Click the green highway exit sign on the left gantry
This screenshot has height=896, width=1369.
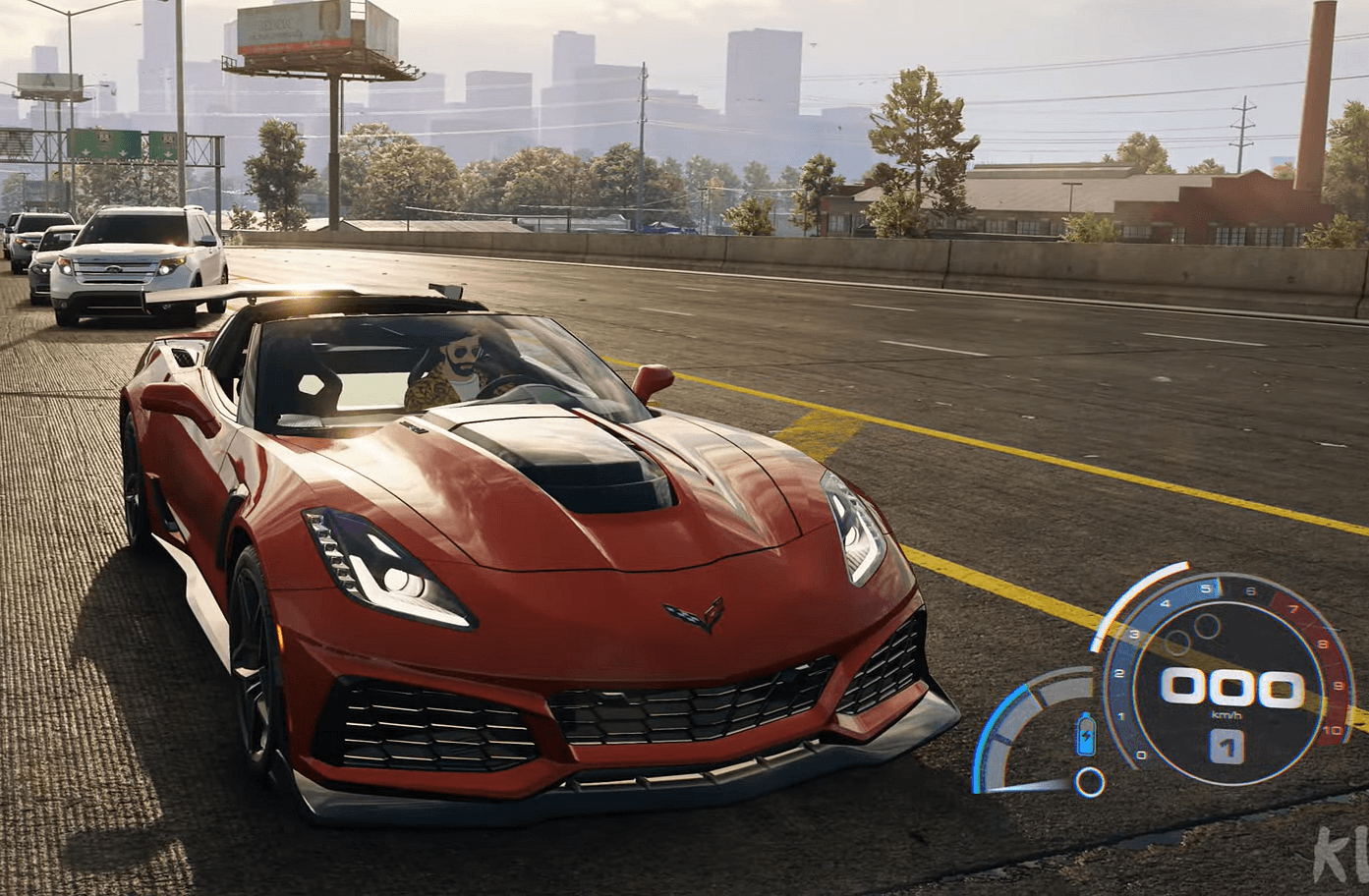(104, 142)
